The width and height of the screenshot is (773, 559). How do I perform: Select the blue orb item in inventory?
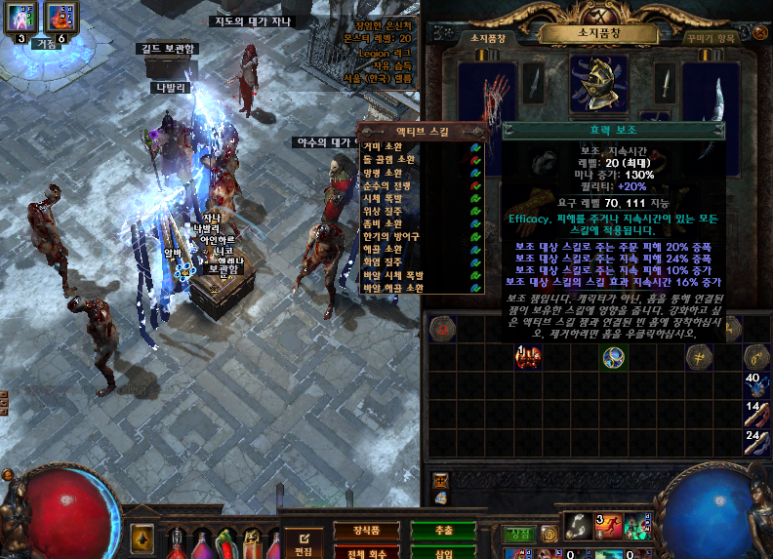[x=614, y=357]
